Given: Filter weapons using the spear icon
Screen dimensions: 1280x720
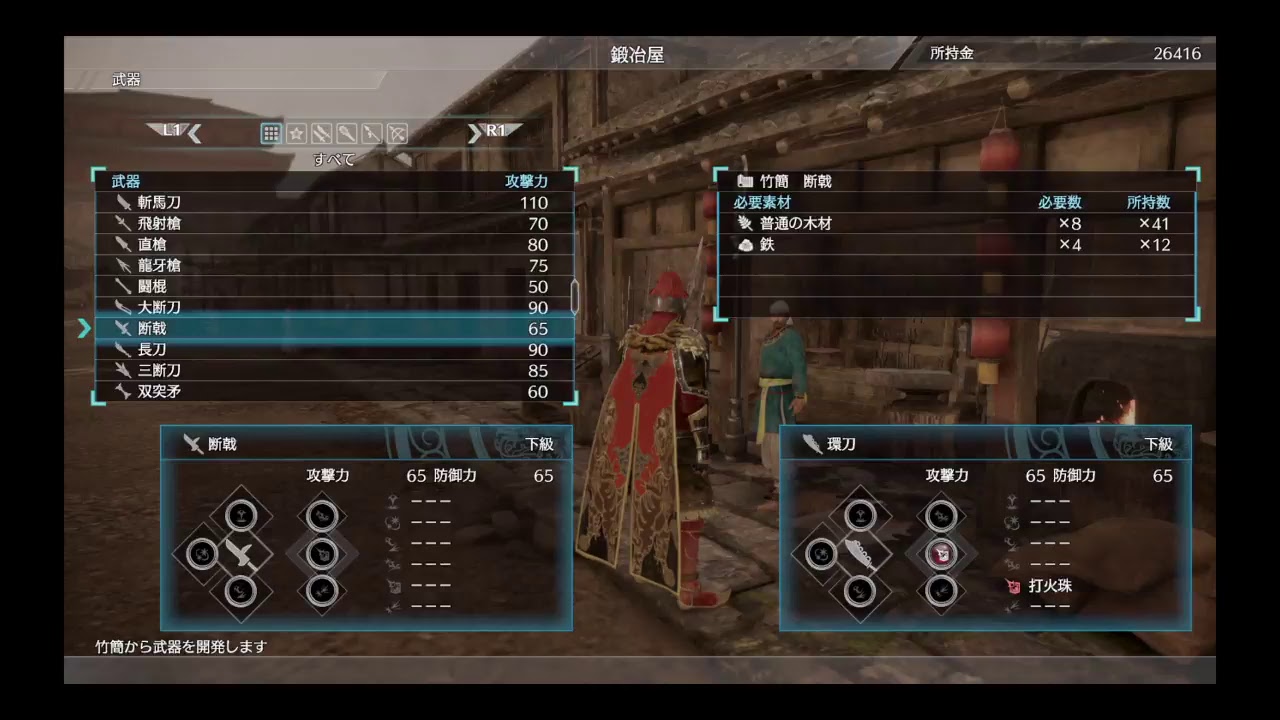Looking at the screenshot, I should (x=371, y=132).
